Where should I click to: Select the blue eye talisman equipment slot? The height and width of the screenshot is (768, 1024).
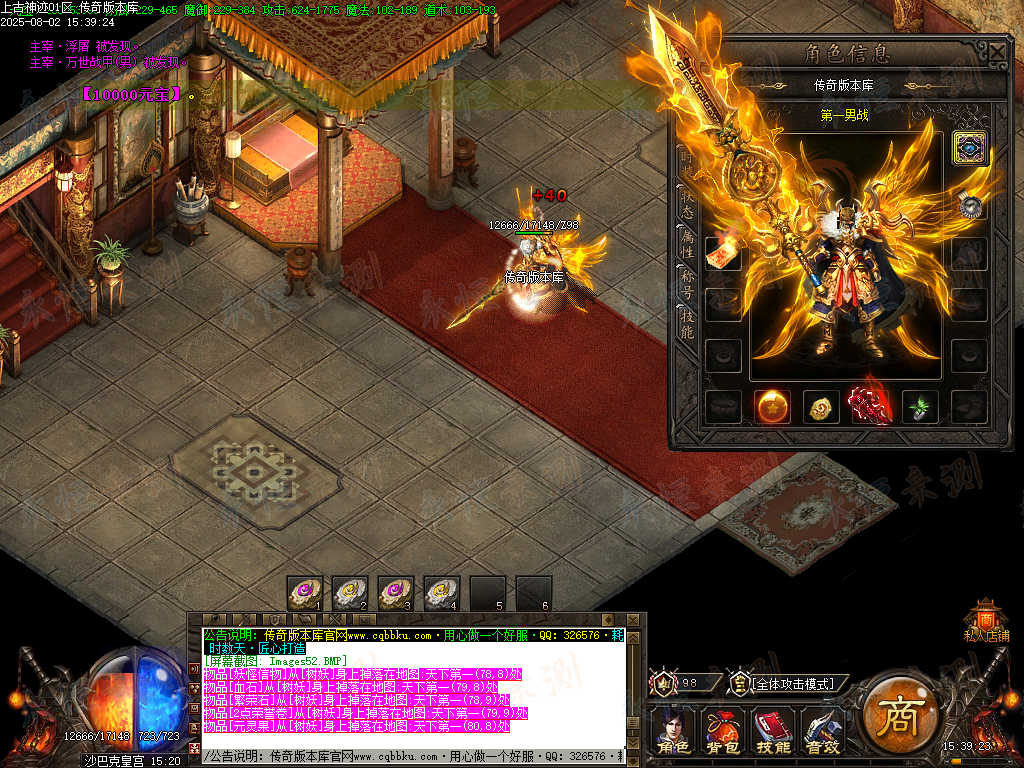coord(969,148)
